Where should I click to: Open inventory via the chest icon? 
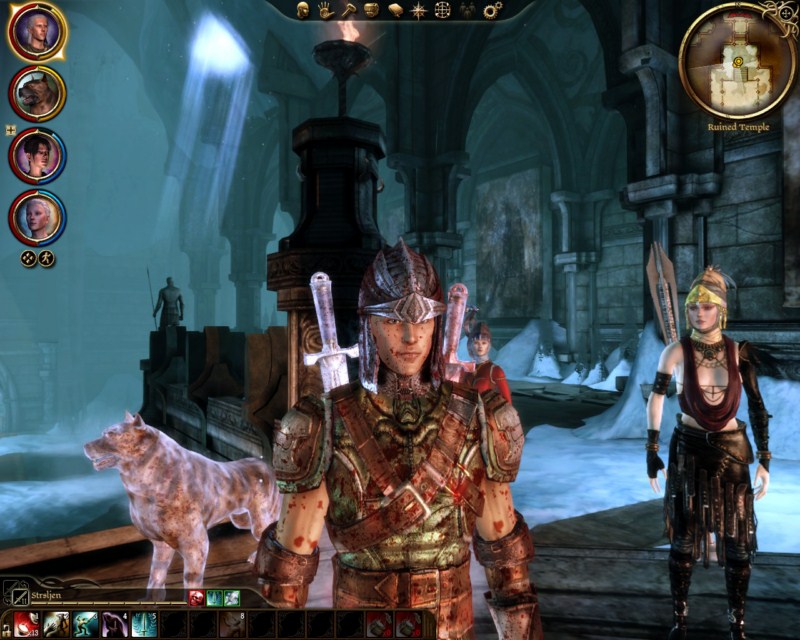coord(371,10)
